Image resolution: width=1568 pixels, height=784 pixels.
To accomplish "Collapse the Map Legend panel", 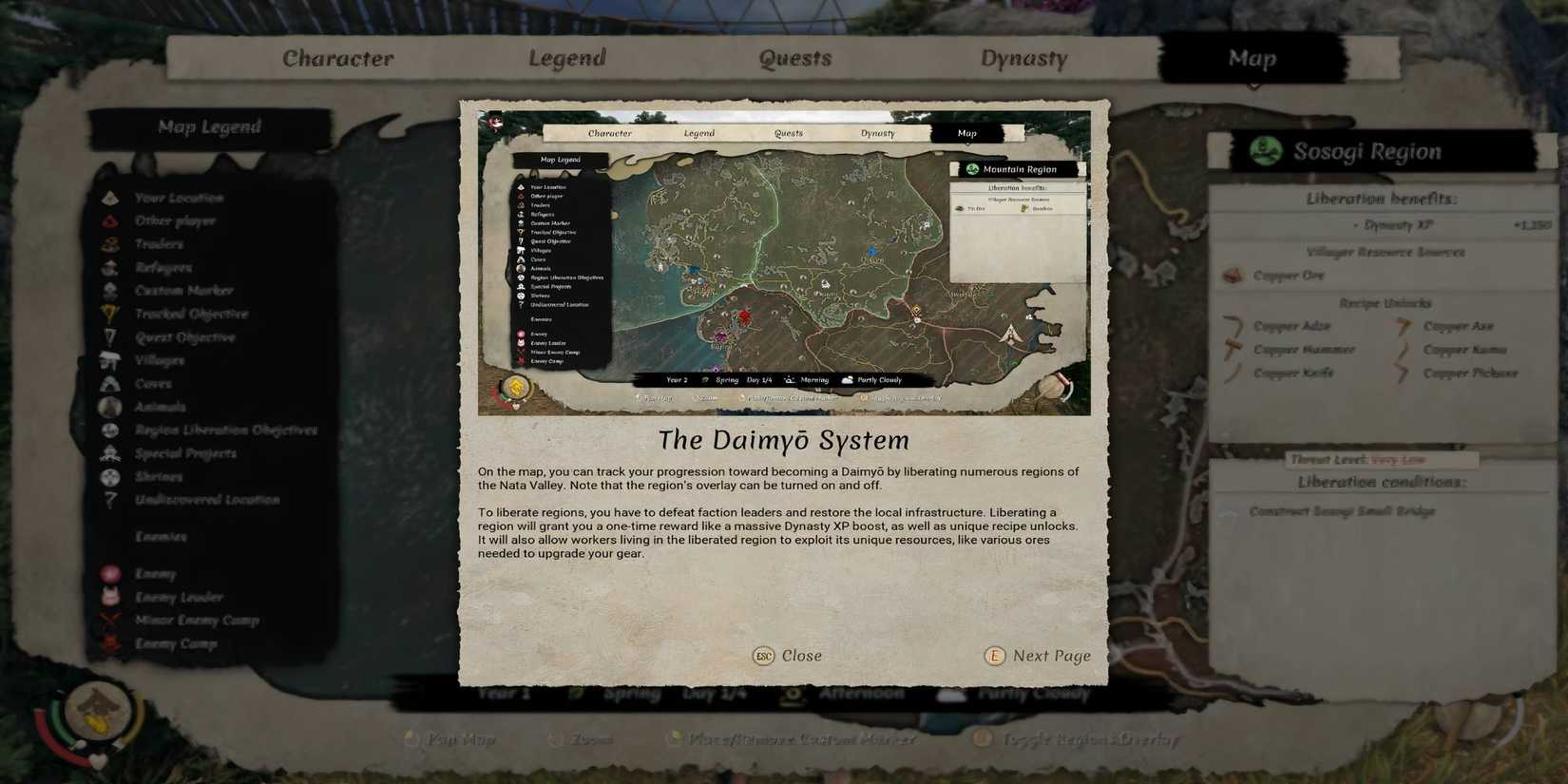I will [211, 126].
